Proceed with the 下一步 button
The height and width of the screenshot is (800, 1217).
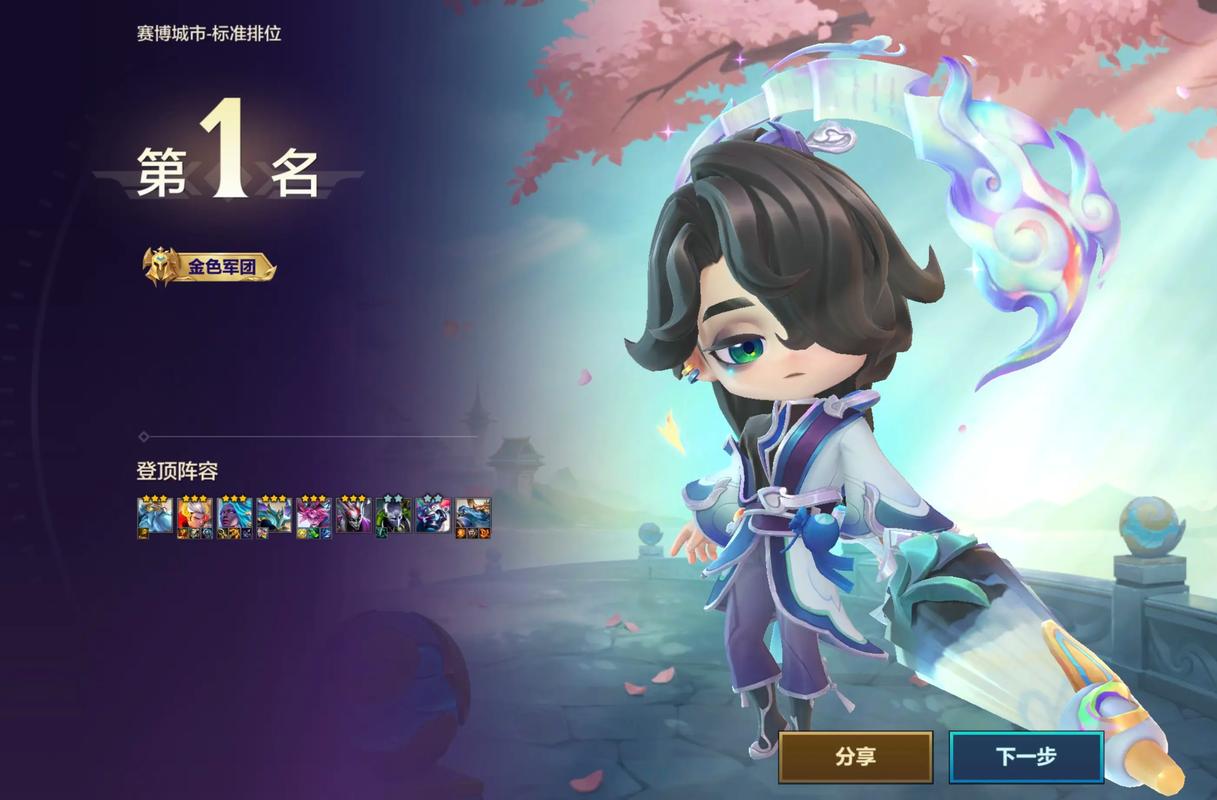point(1025,757)
